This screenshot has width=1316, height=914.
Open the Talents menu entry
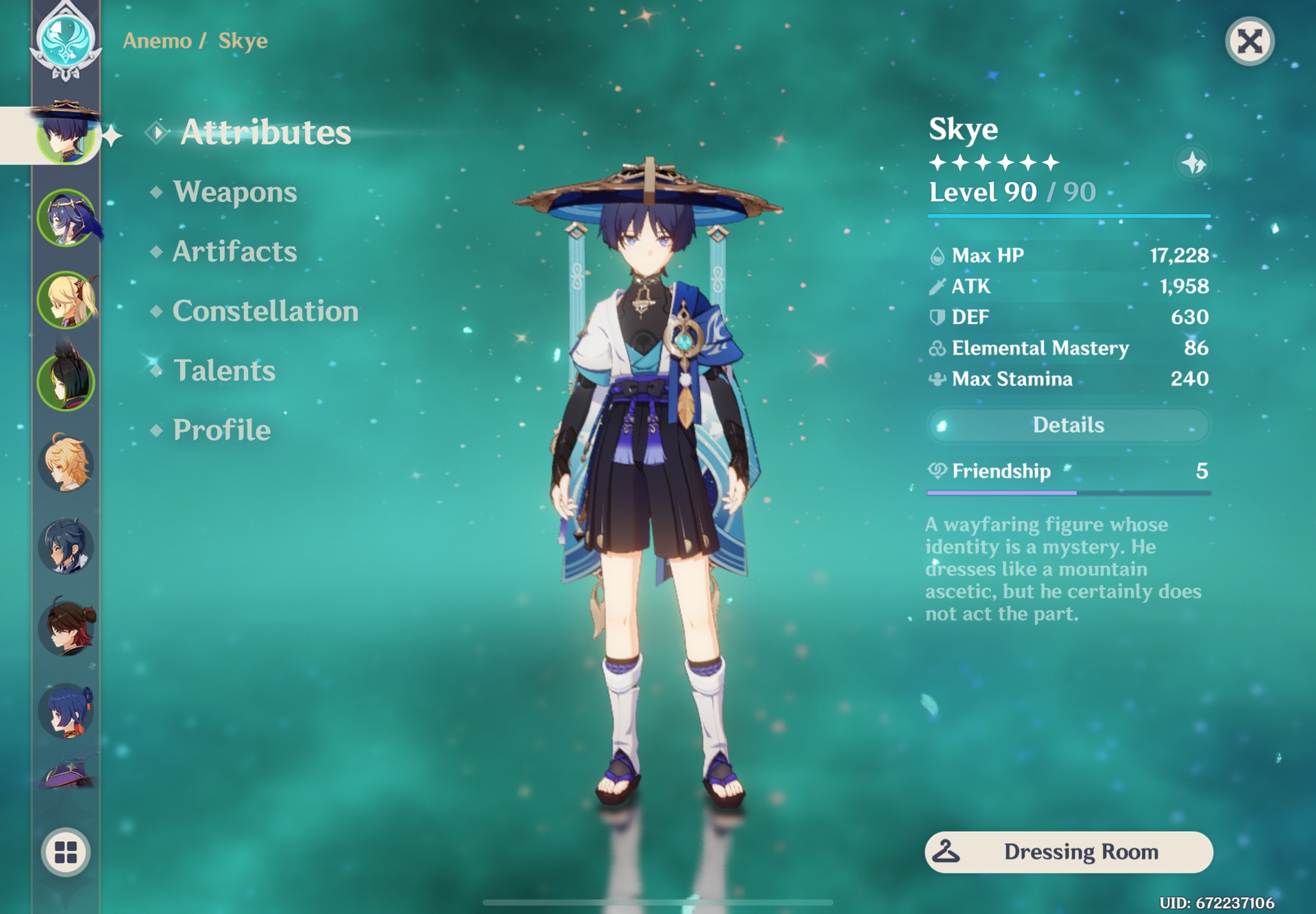tap(225, 371)
